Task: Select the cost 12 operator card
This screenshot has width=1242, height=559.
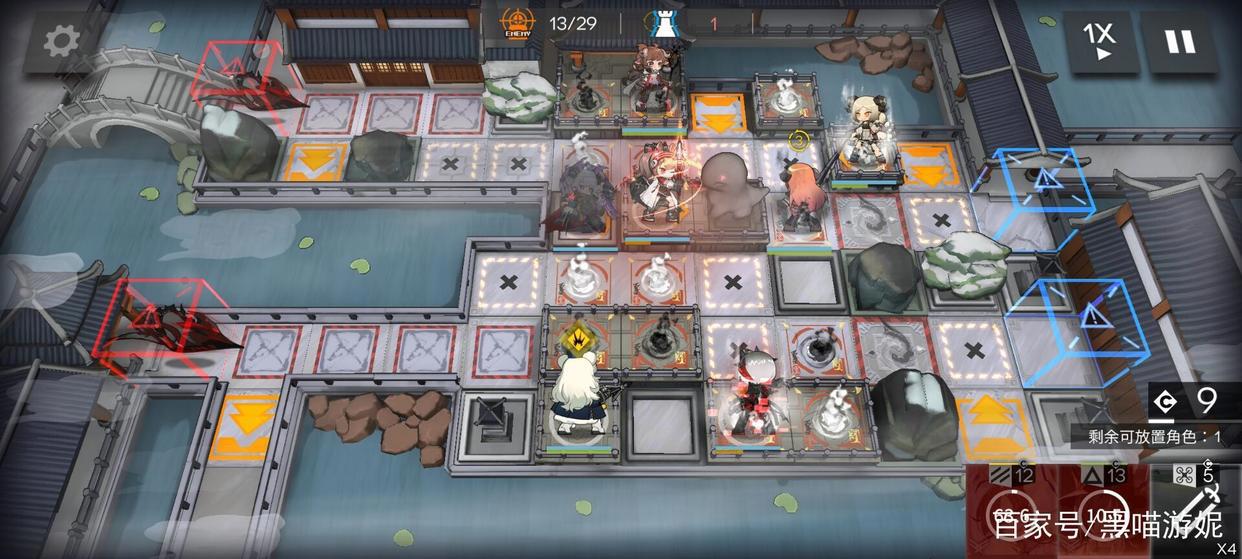Action: pyautogui.click(x=1010, y=511)
